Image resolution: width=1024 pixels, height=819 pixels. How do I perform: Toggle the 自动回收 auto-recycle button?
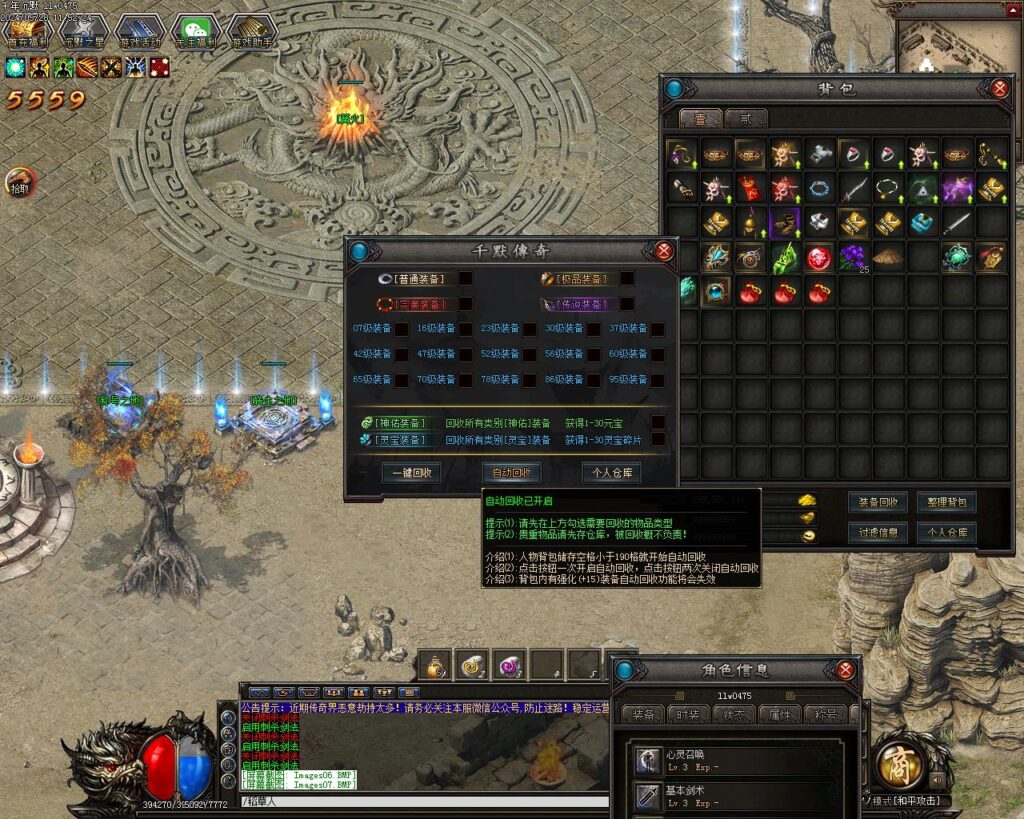coord(511,473)
